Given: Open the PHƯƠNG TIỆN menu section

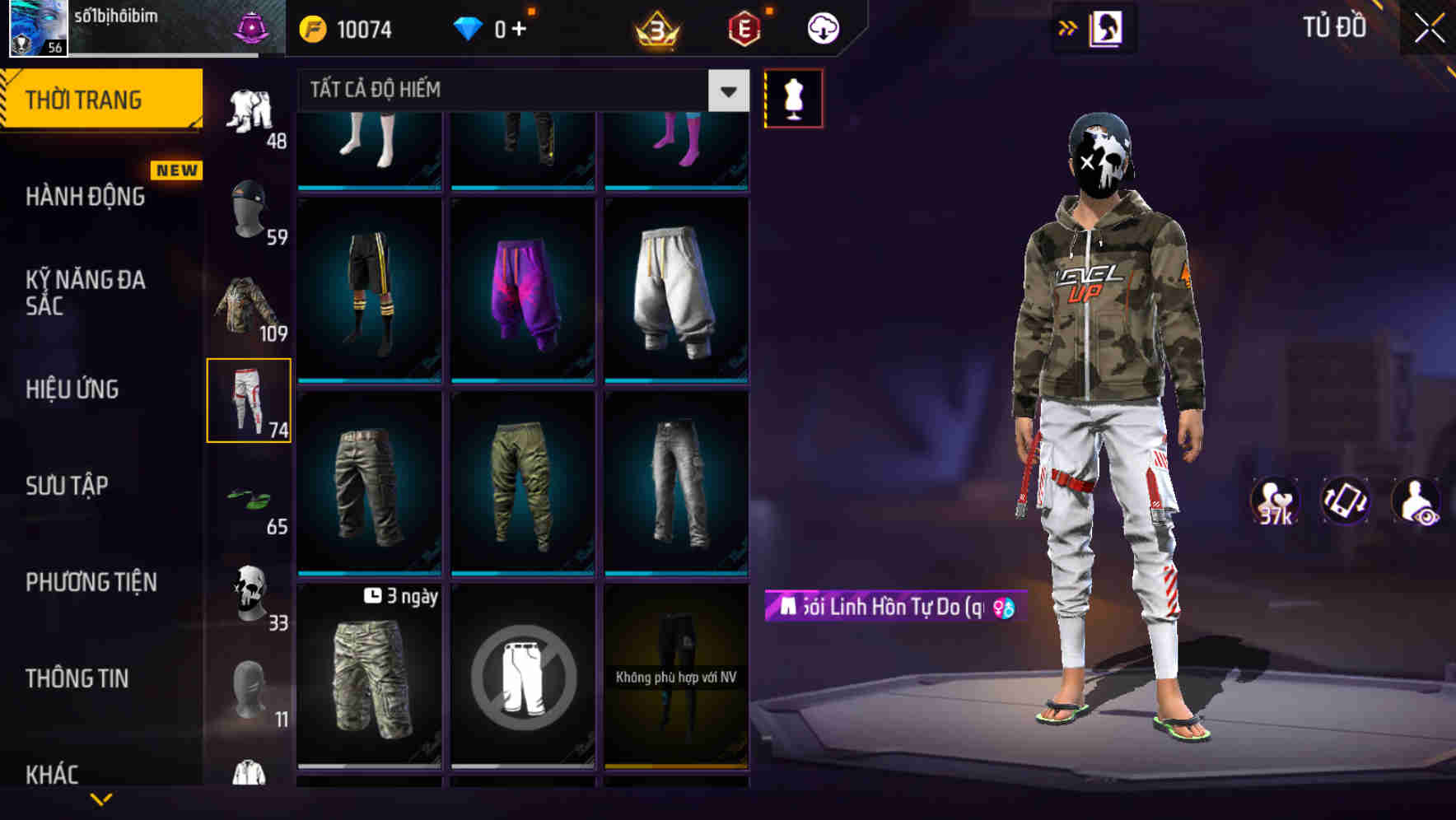Looking at the screenshot, I should pos(91,581).
